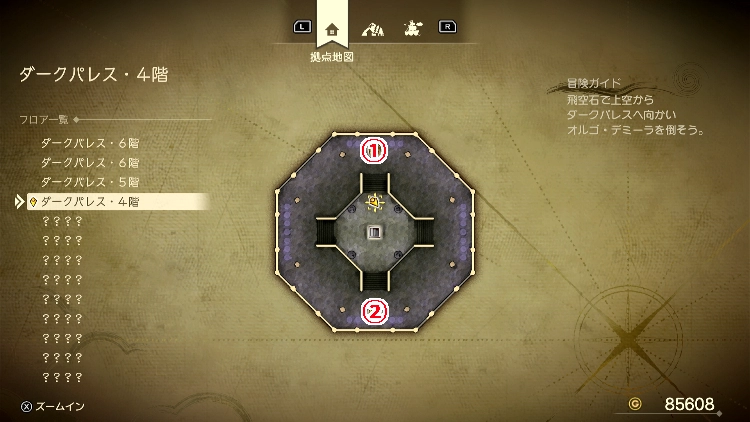
Task: Open the ship map tab
Action: 410,28
